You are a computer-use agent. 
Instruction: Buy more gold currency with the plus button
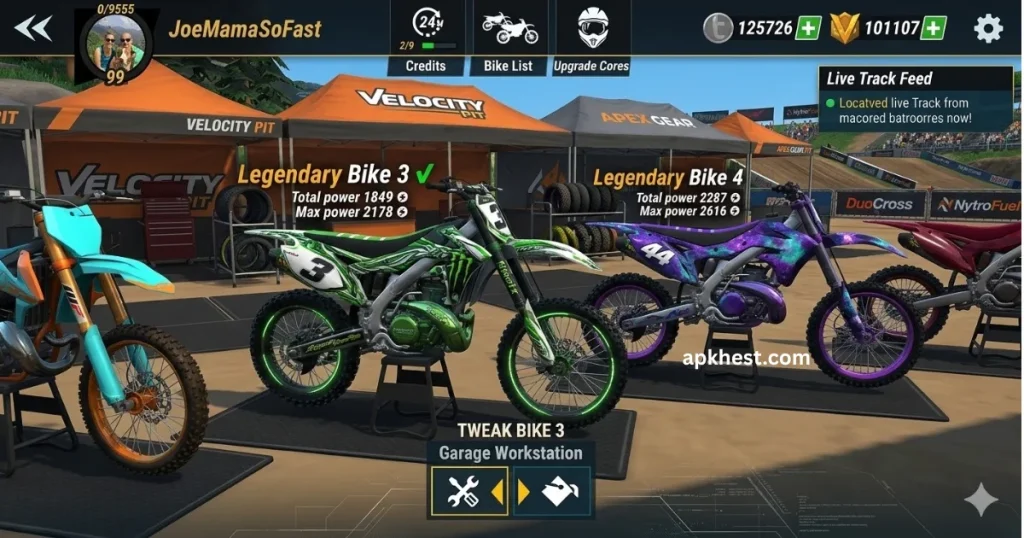934,28
